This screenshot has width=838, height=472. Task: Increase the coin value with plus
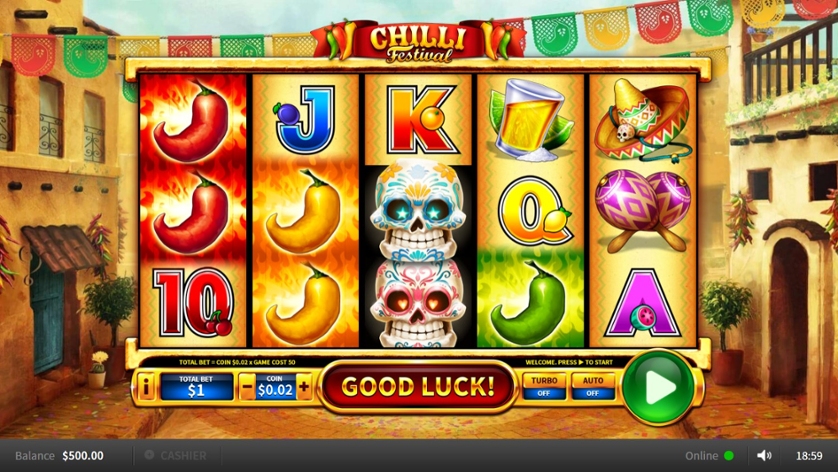click(x=304, y=386)
